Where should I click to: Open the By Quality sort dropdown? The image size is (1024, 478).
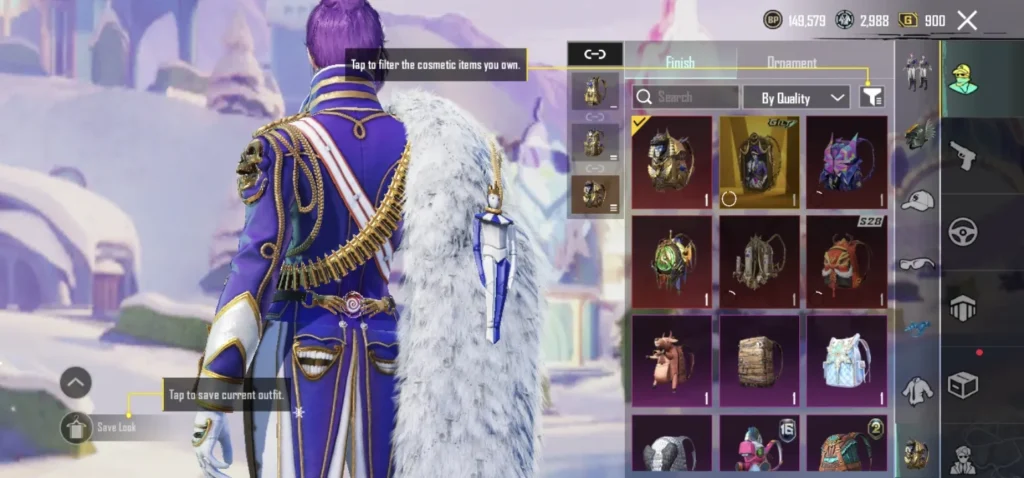pyautogui.click(x=796, y=97)
